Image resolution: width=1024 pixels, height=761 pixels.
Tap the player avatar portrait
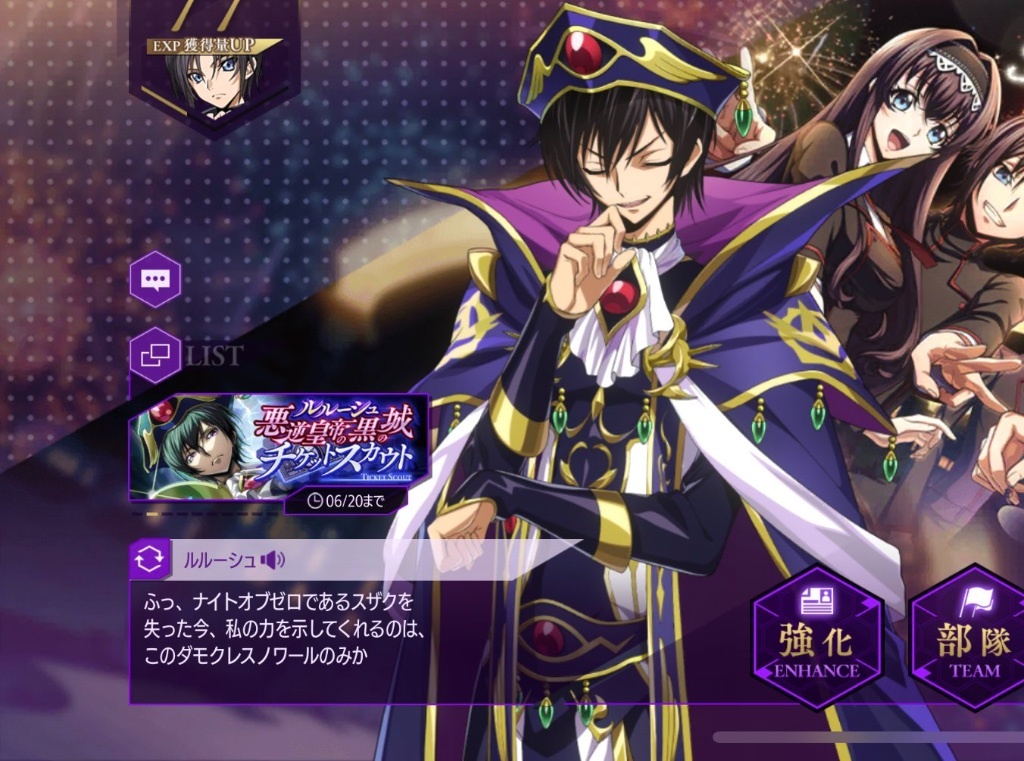[213, 82]
